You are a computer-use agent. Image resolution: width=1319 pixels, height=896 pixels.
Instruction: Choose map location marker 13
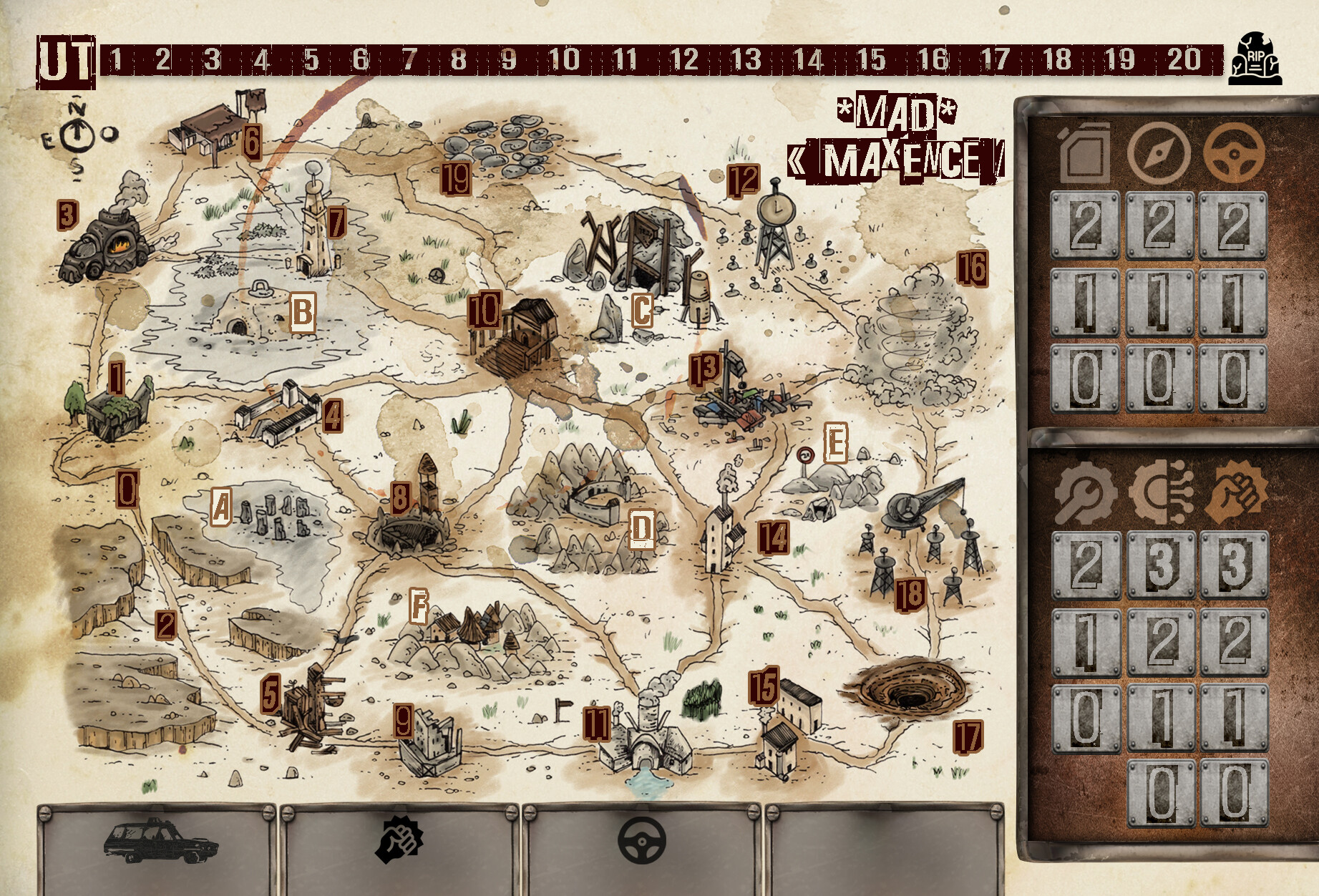pyautogui.click(x=704, y=369)
